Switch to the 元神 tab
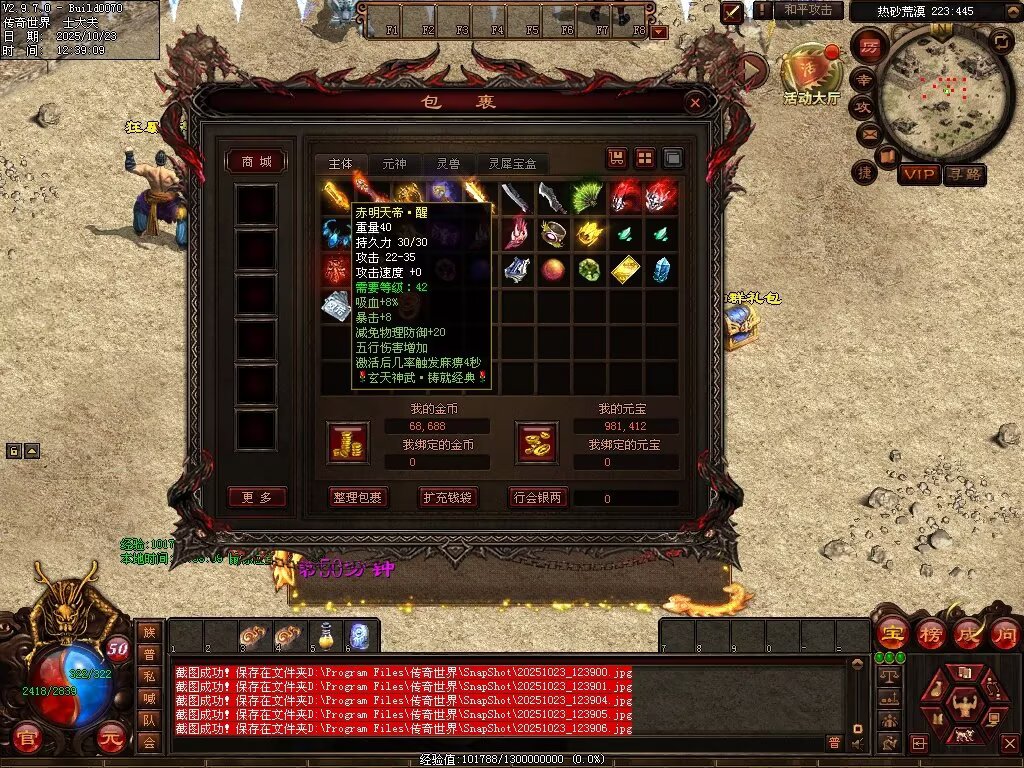This screenshot has height=768, width=1024. (394, 163)
